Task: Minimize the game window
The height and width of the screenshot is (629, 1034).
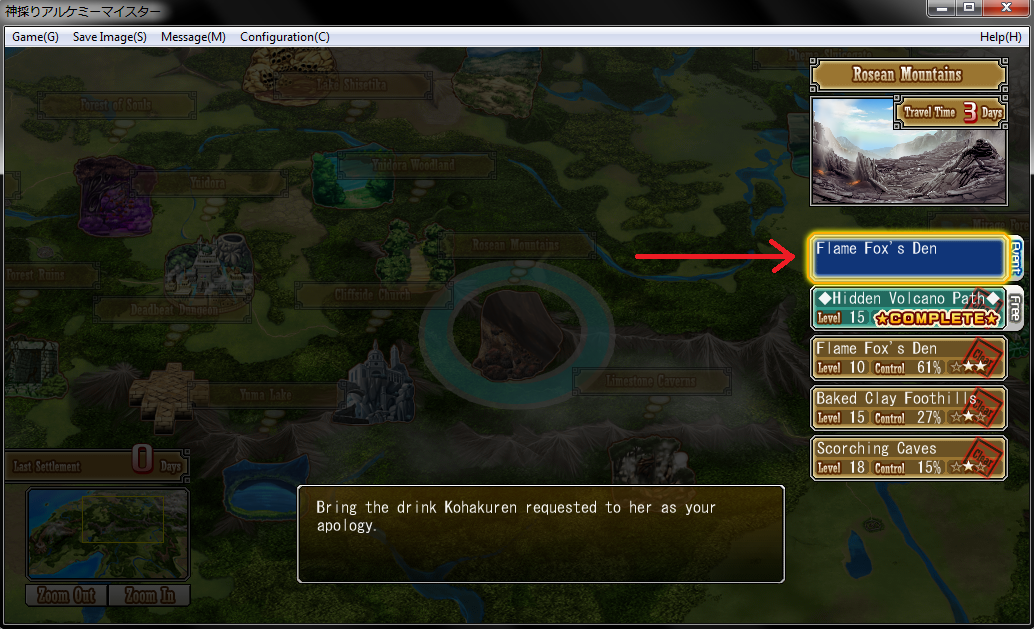Action: point(939,8)
